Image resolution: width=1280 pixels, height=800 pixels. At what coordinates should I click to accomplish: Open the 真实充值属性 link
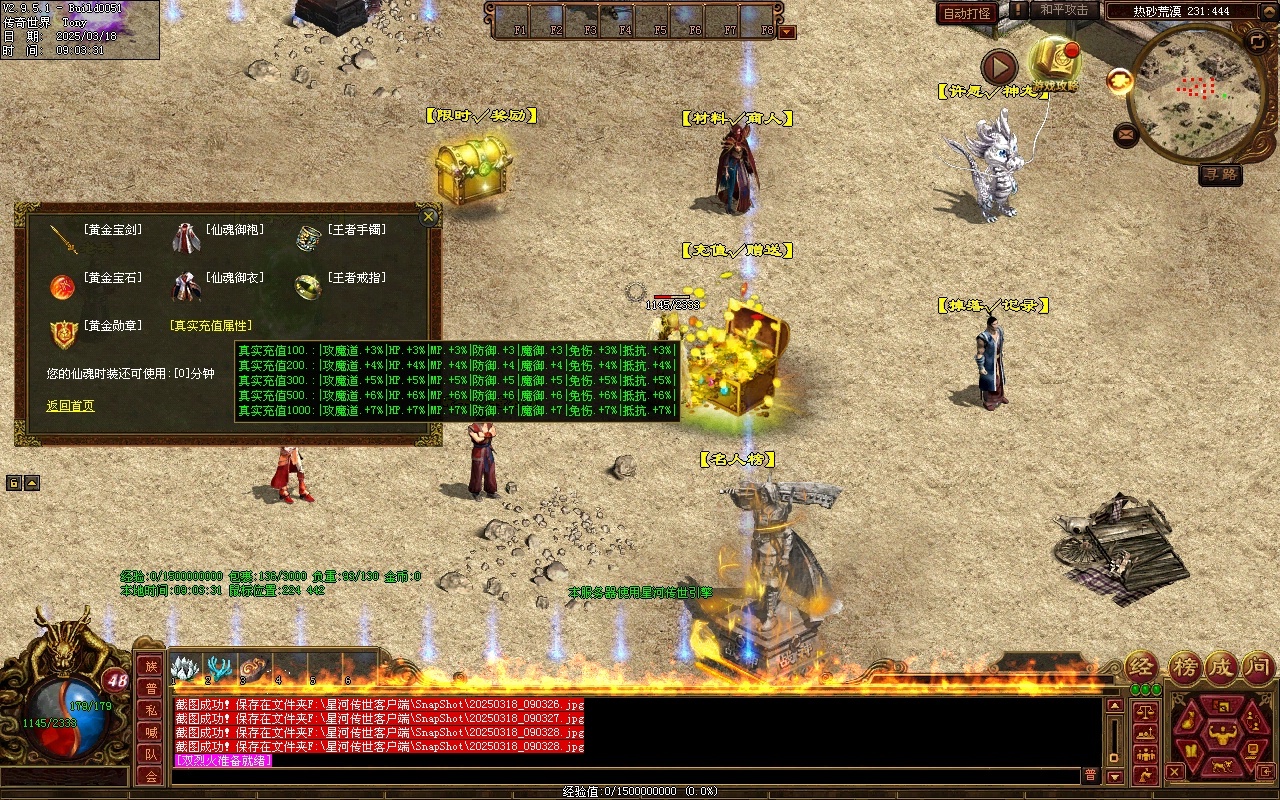[211, 326]
